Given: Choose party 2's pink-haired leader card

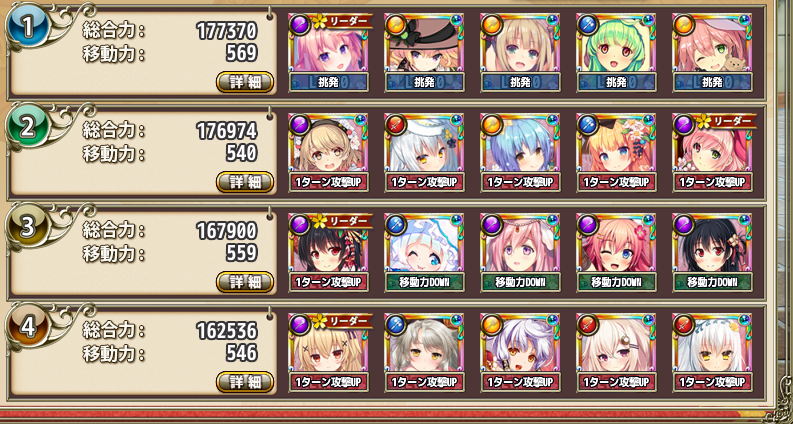Looking at the screenshot, I should click(711, 146).
